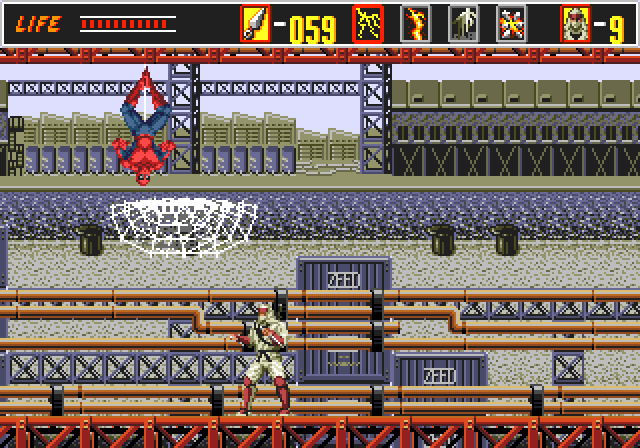Choose the fire dragon ninjutsu icon

coord(415,23)
